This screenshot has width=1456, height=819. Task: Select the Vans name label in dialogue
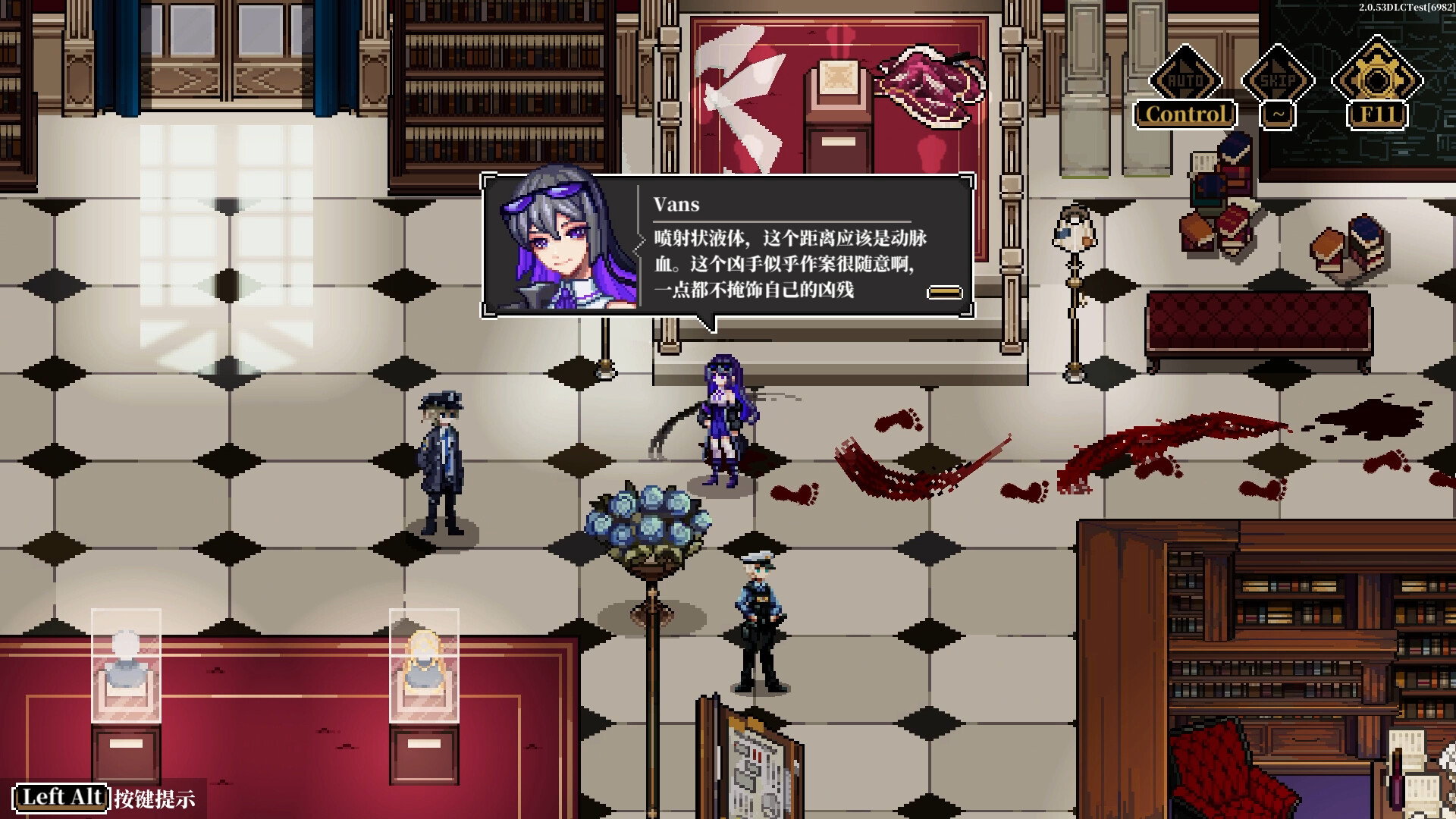677,204
